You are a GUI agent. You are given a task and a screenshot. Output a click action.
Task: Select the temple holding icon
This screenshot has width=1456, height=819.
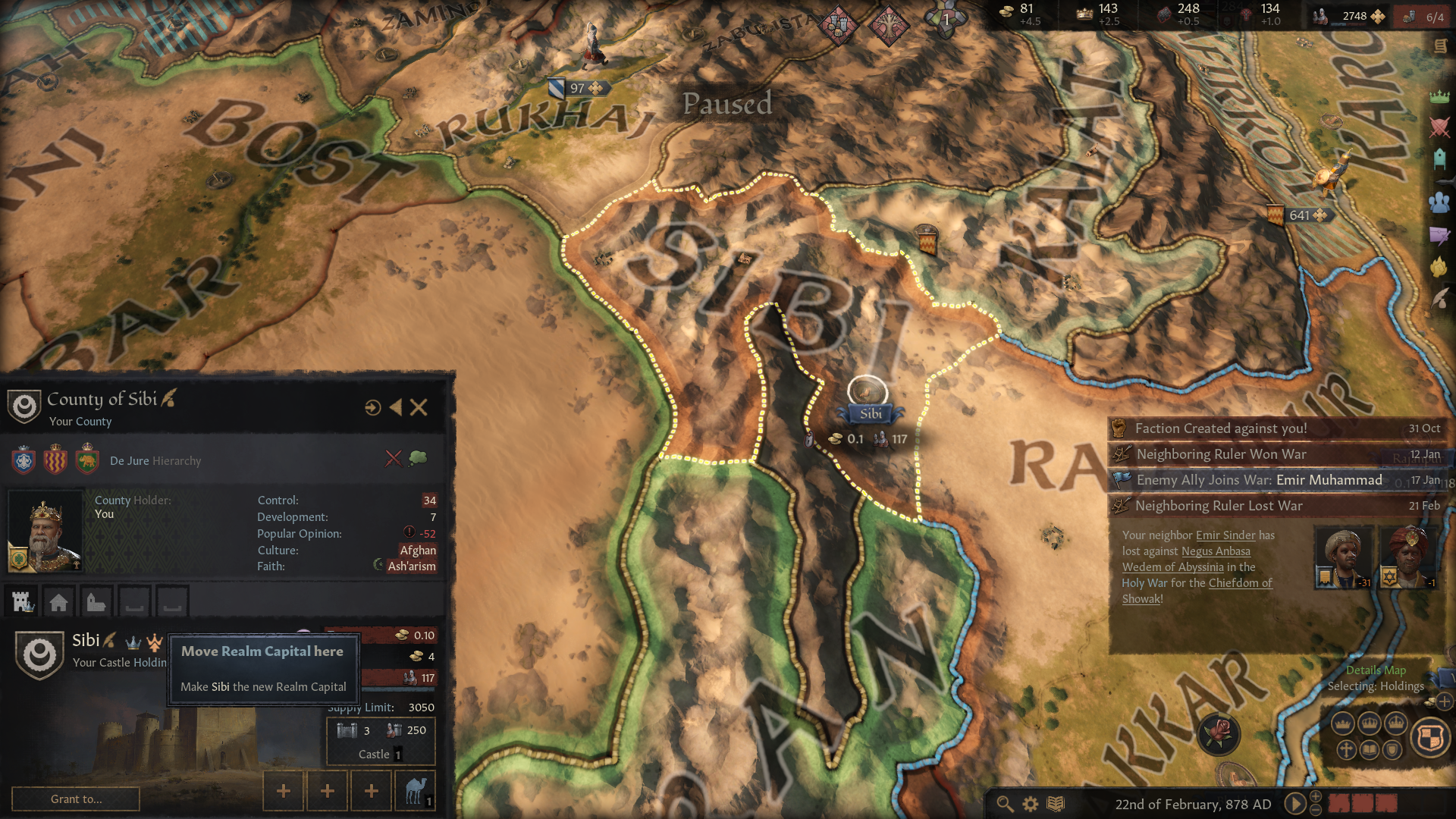click(96, 601)
